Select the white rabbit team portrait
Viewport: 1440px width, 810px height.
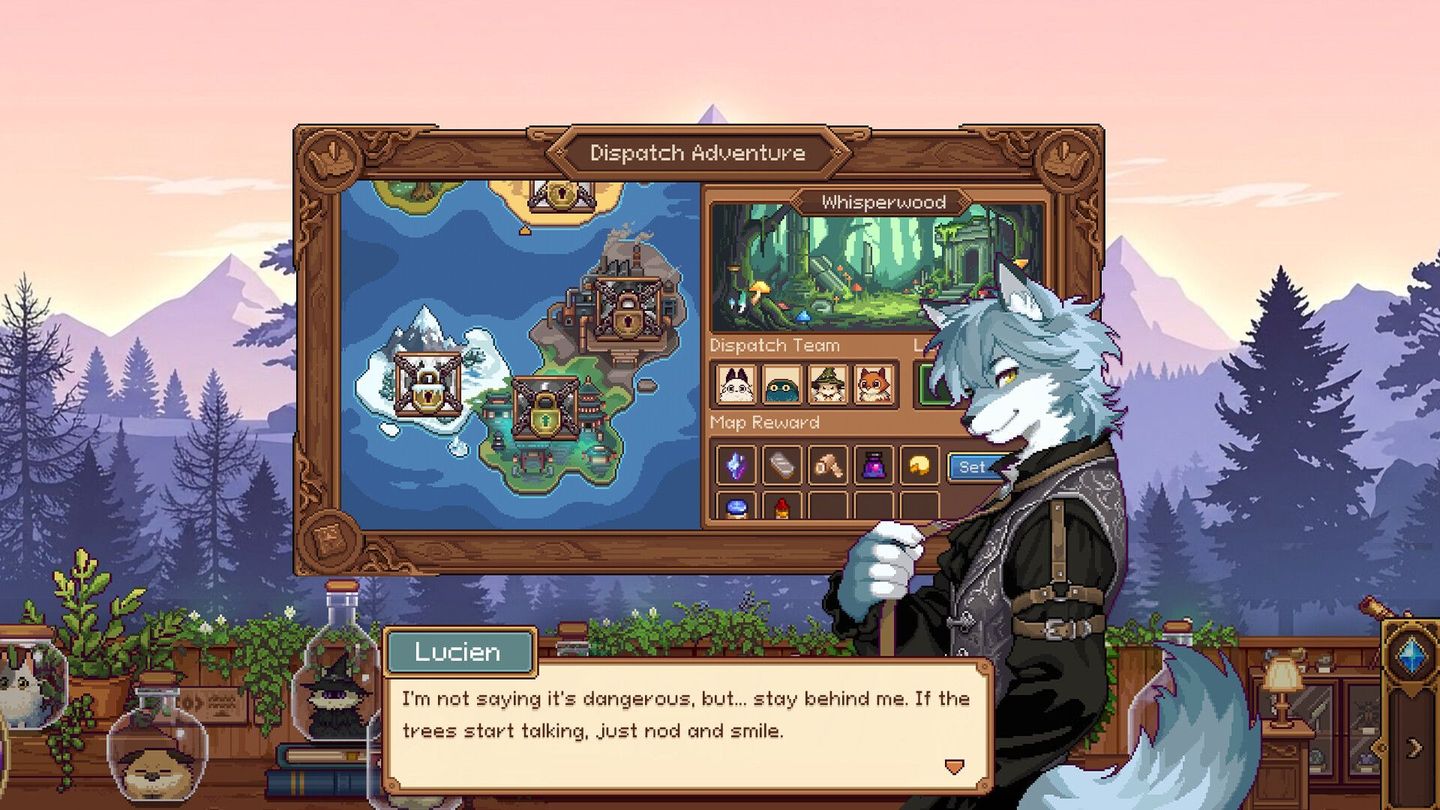(x=737, y=385)
